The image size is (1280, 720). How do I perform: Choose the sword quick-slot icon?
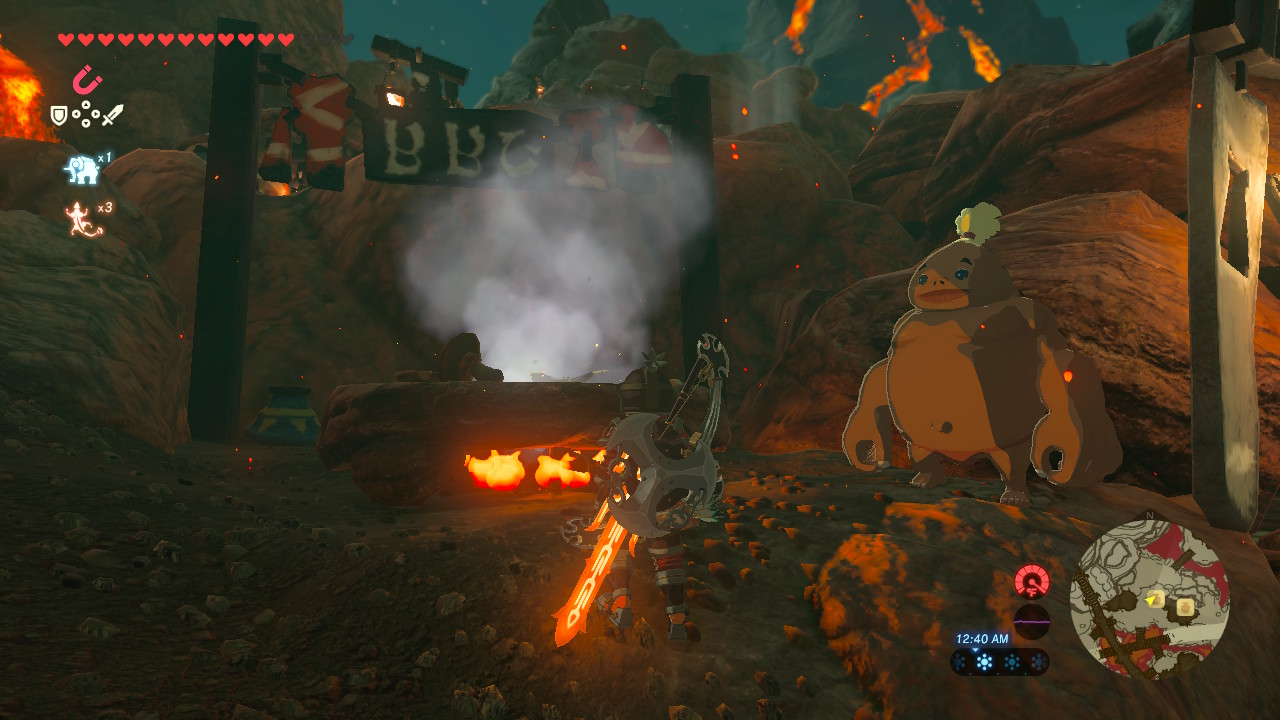pyautogui.click(x=112, y=115)
